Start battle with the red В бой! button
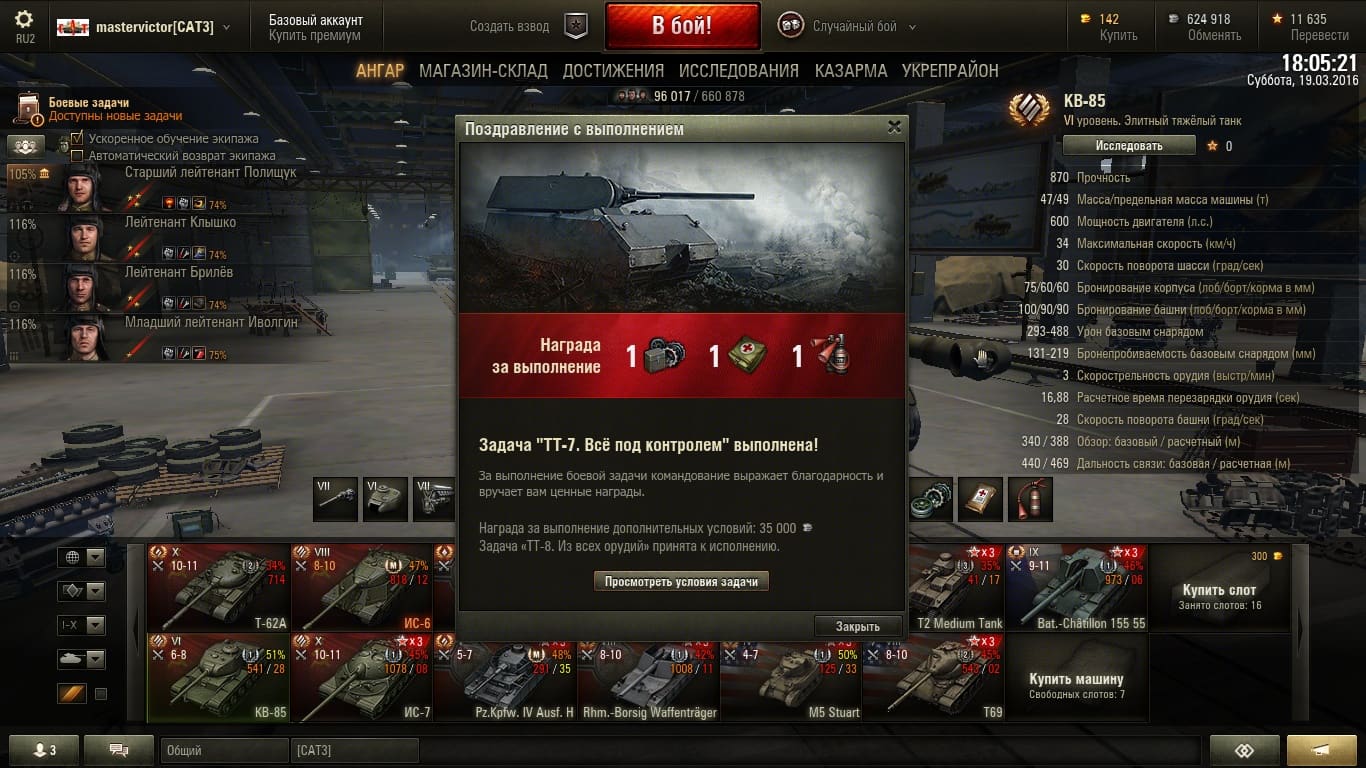 pos(682,26)
